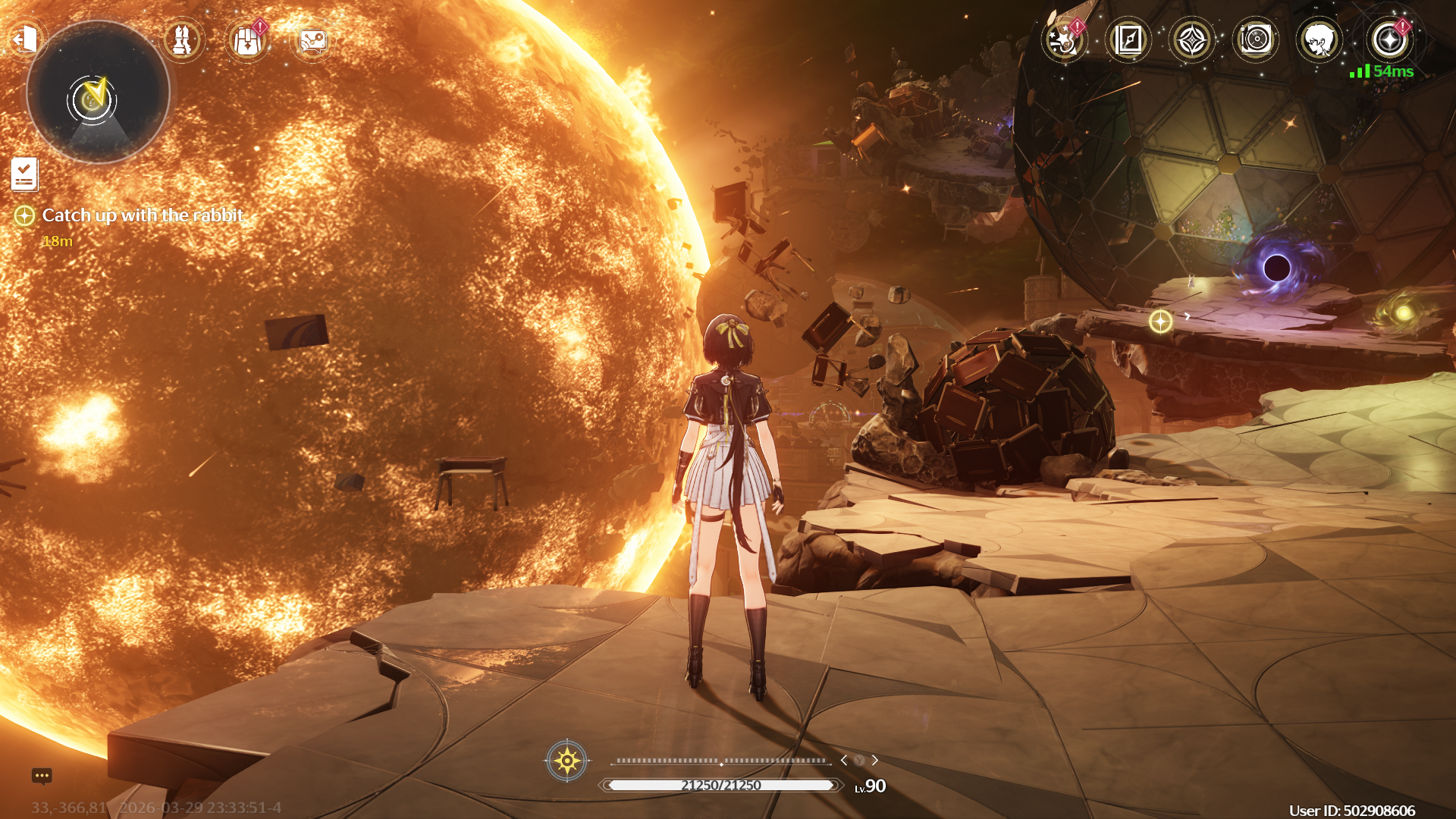
Task: Open the stars event icon
Action: tap(1063, 39)
